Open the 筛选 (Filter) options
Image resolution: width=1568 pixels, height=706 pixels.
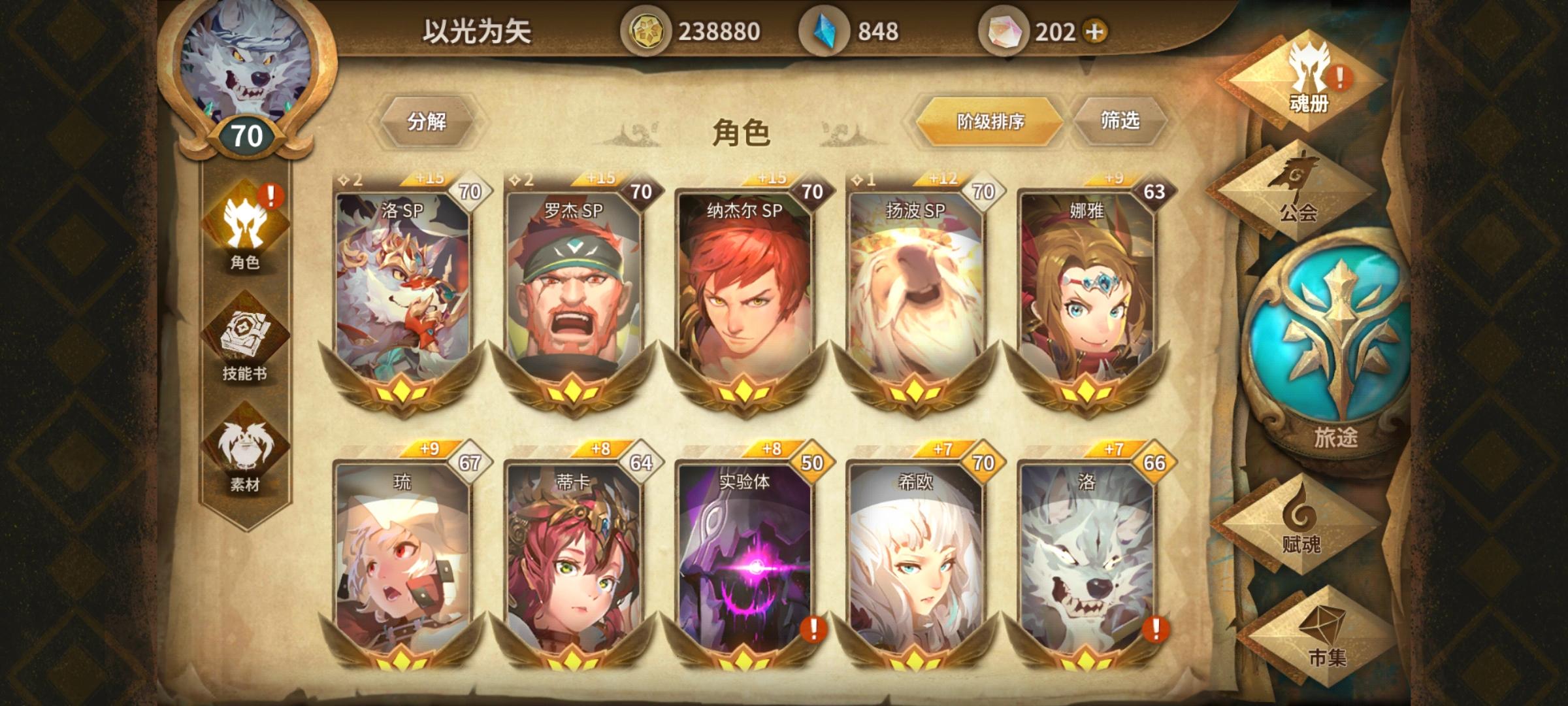(x=1121, y=121)
